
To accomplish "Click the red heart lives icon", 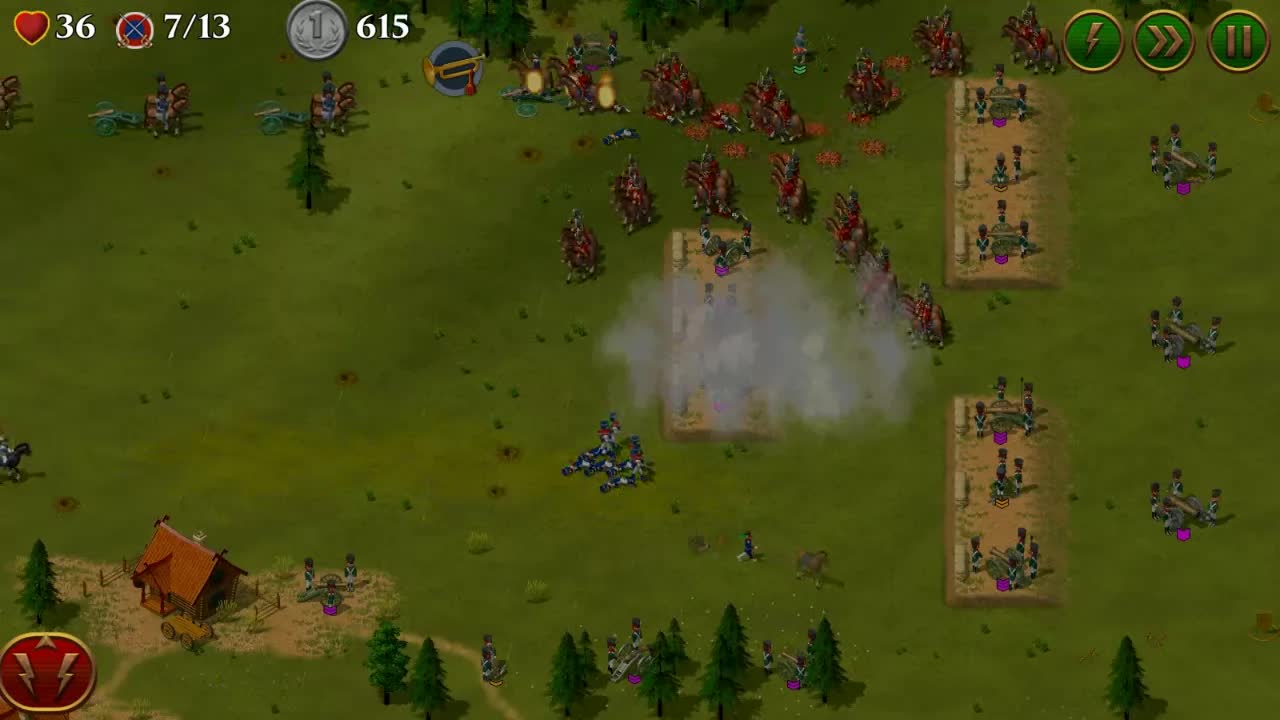I will [x=33, y=27].
